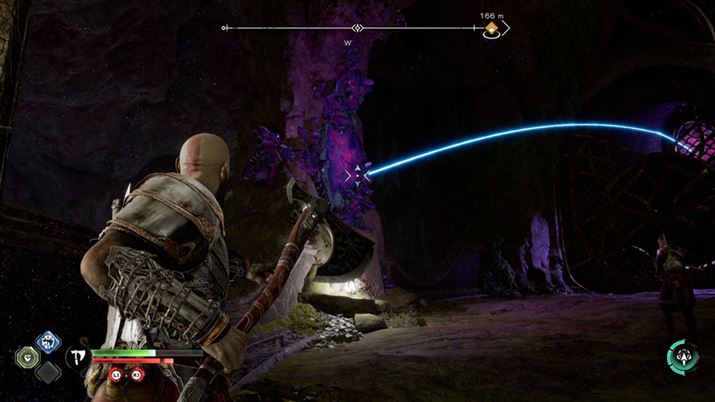Activate the blue diamond runic attack icon
Image resolution: width=715 pixels, height=402 pixels.
click(x=47, y=341)
